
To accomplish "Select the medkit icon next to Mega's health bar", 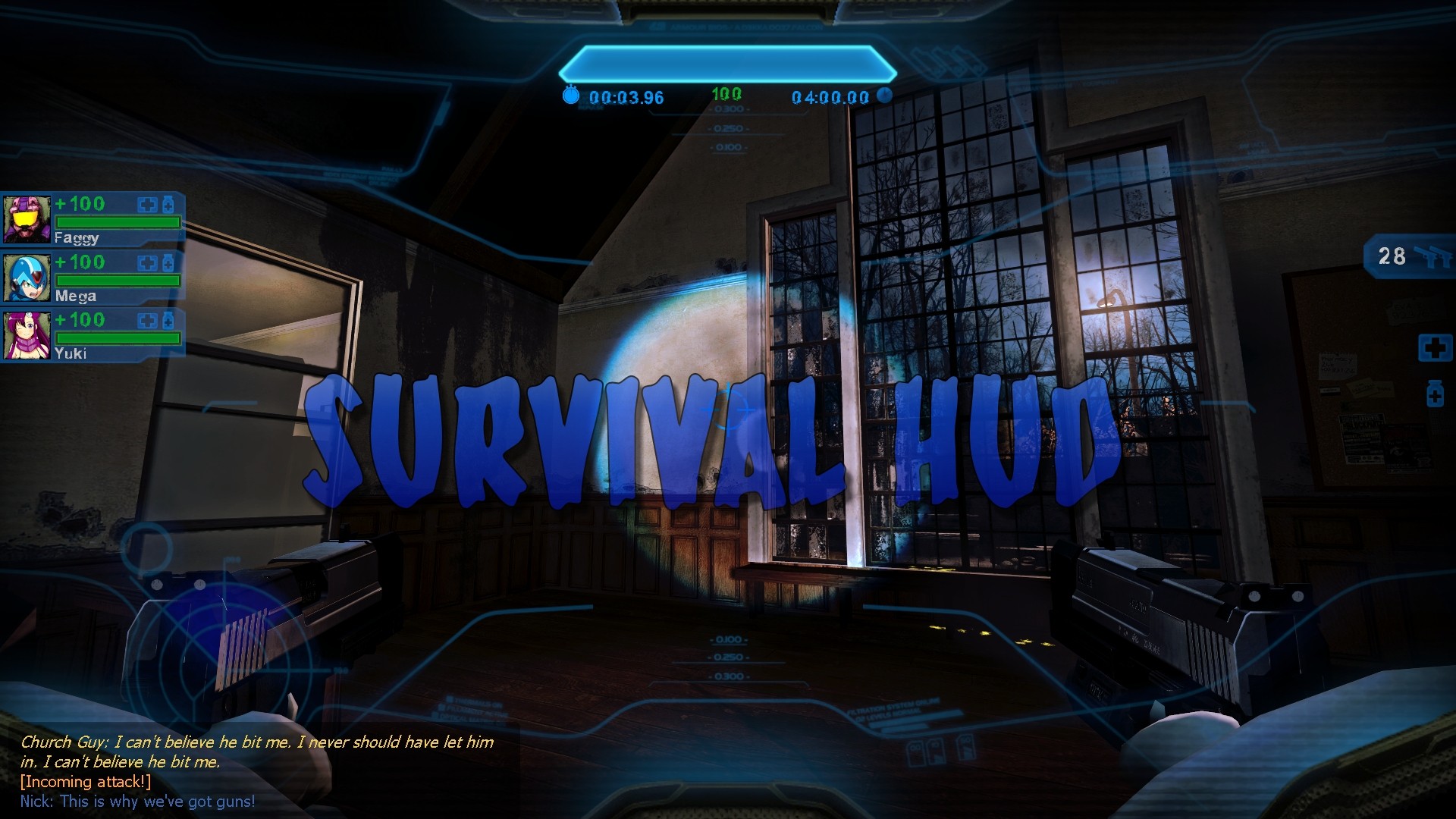I will 146,262.
